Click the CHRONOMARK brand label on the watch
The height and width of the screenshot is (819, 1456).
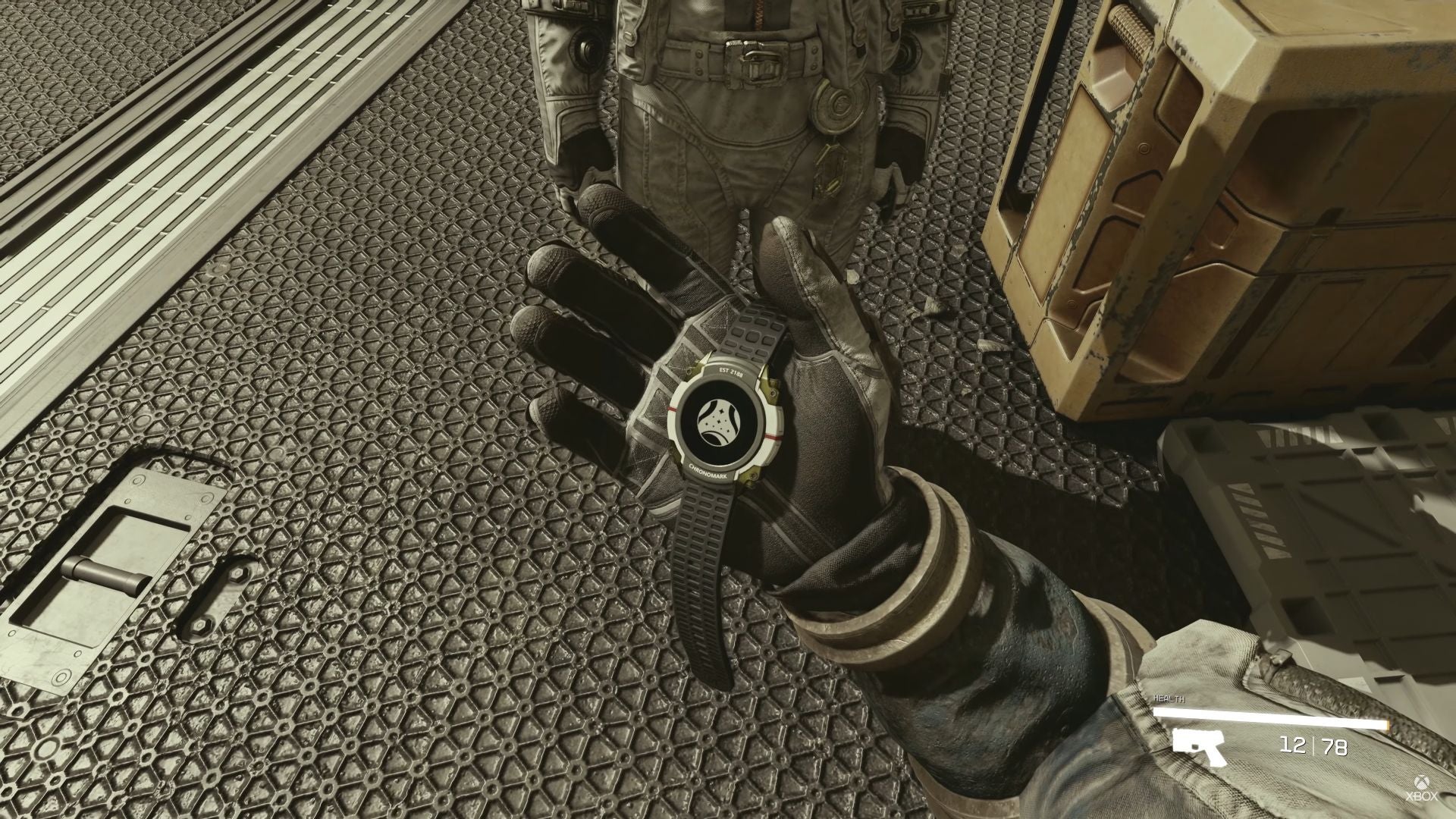click(708, 473)
